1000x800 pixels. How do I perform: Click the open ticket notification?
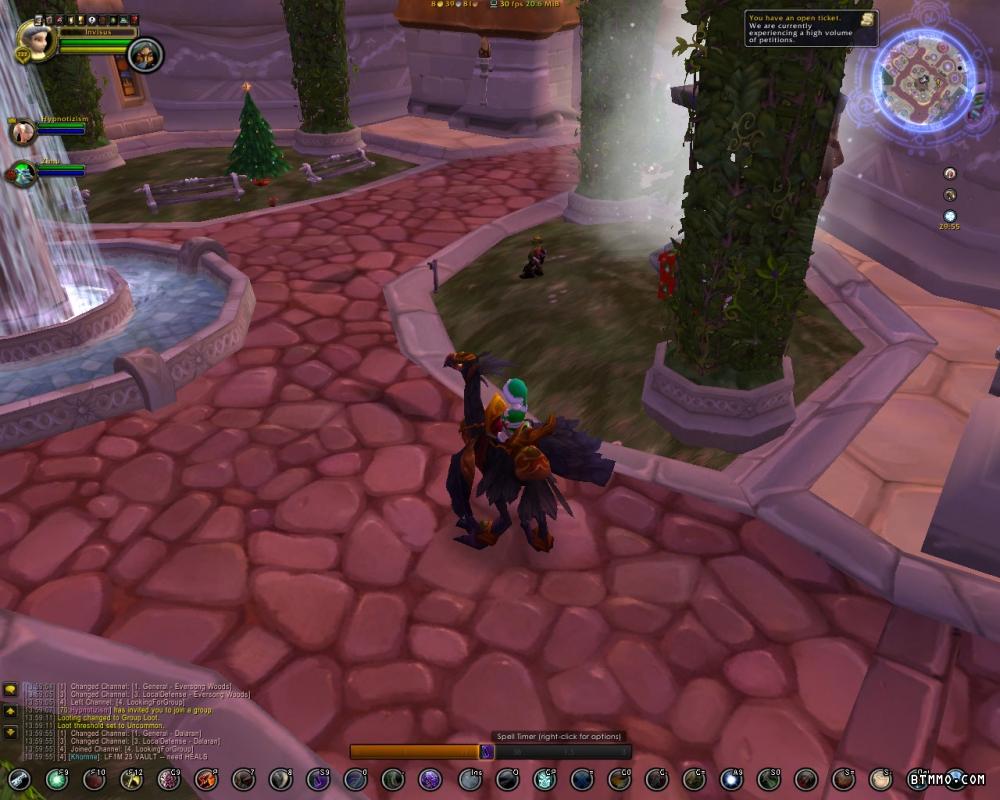click(x=811, y=28)
